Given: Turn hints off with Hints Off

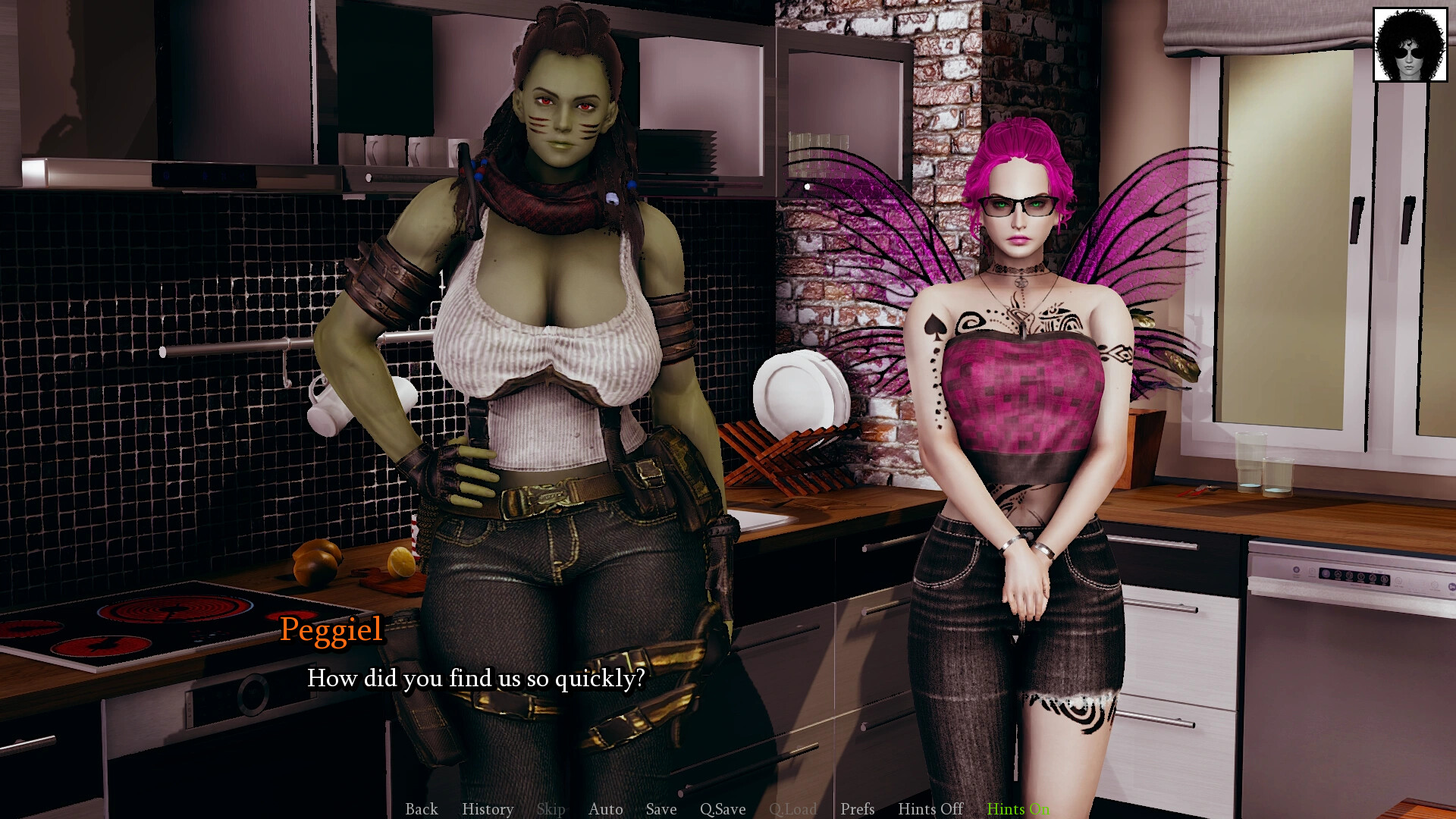Looking at the screenshot, I should click(930, 809).
